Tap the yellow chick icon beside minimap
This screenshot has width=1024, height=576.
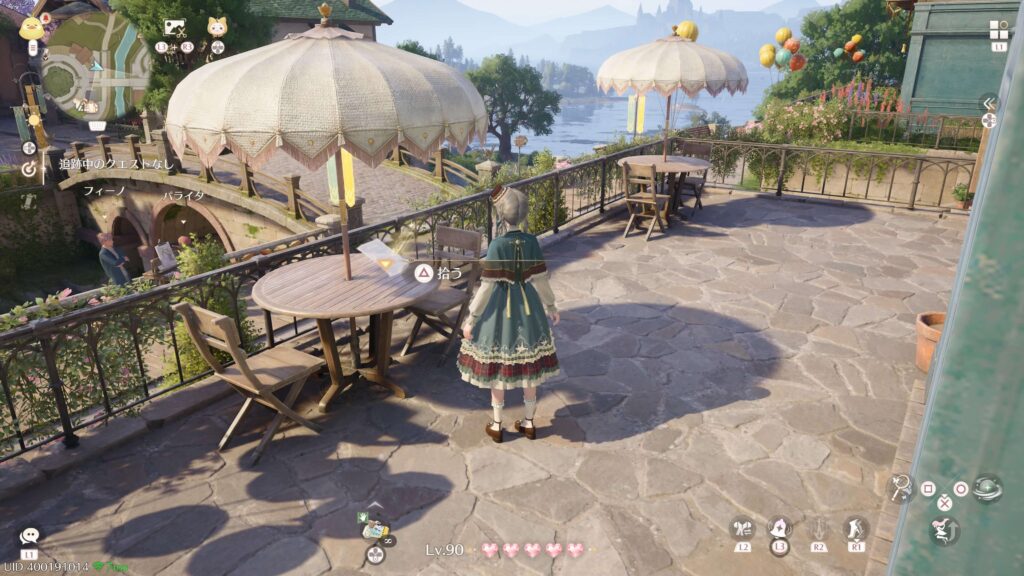click(x=32, y=27)
